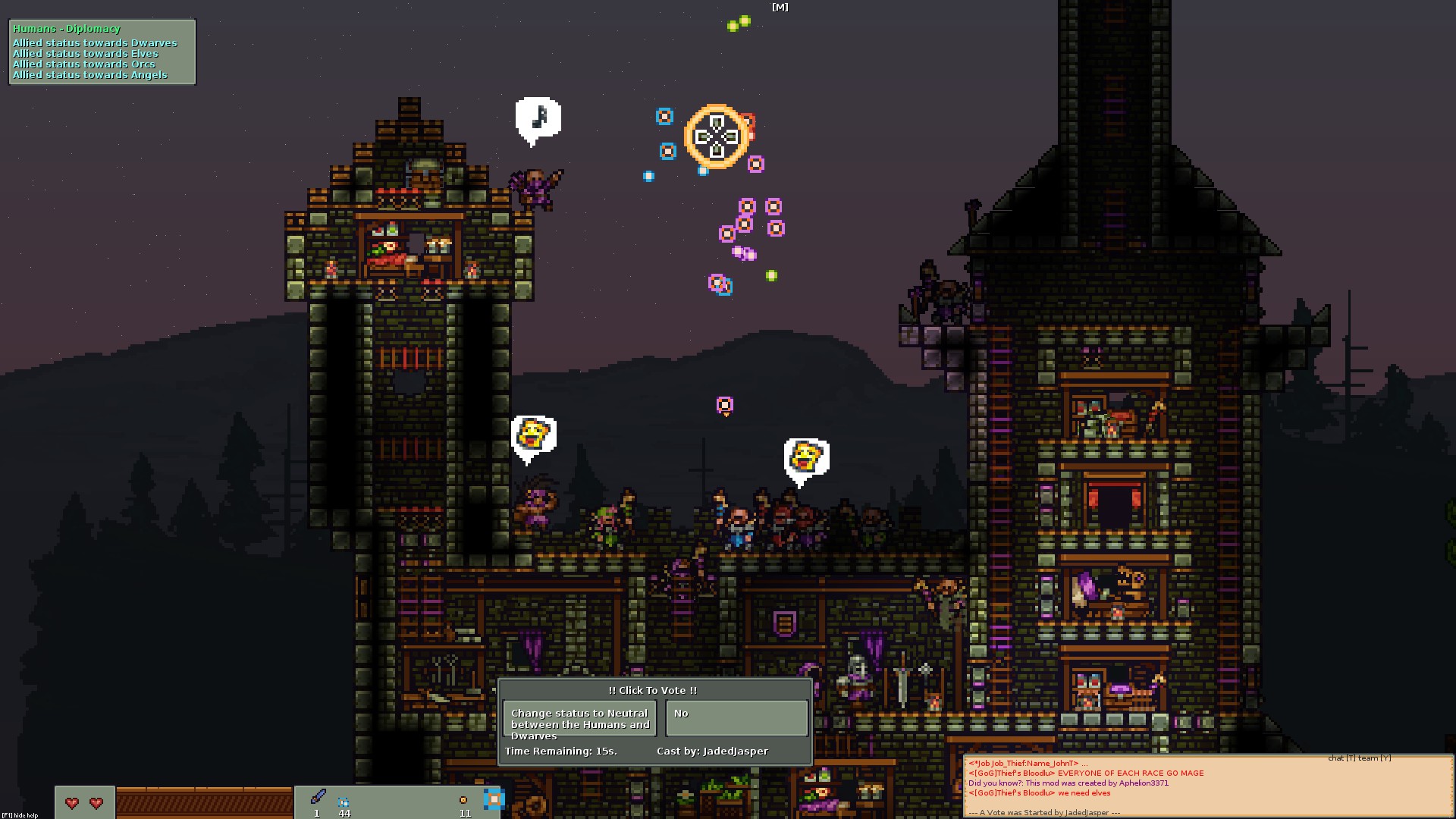
Task: Vote No on the diplomacy change
Action: click(736, 719)
